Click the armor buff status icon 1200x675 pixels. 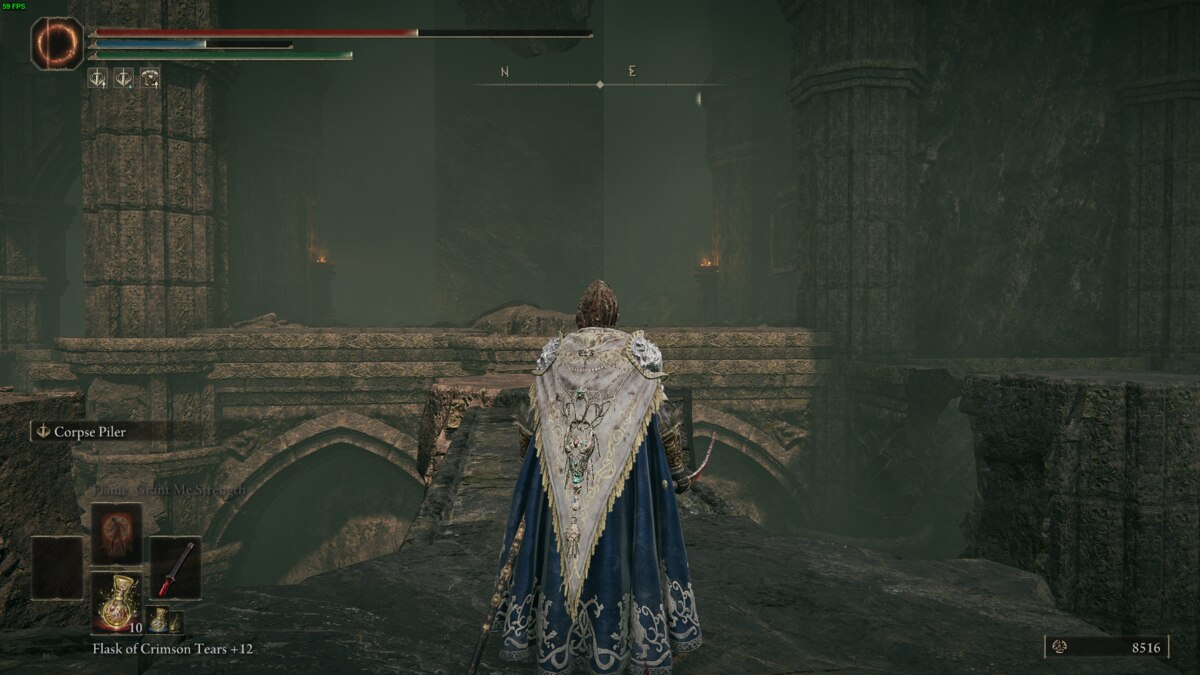(150, 77)
